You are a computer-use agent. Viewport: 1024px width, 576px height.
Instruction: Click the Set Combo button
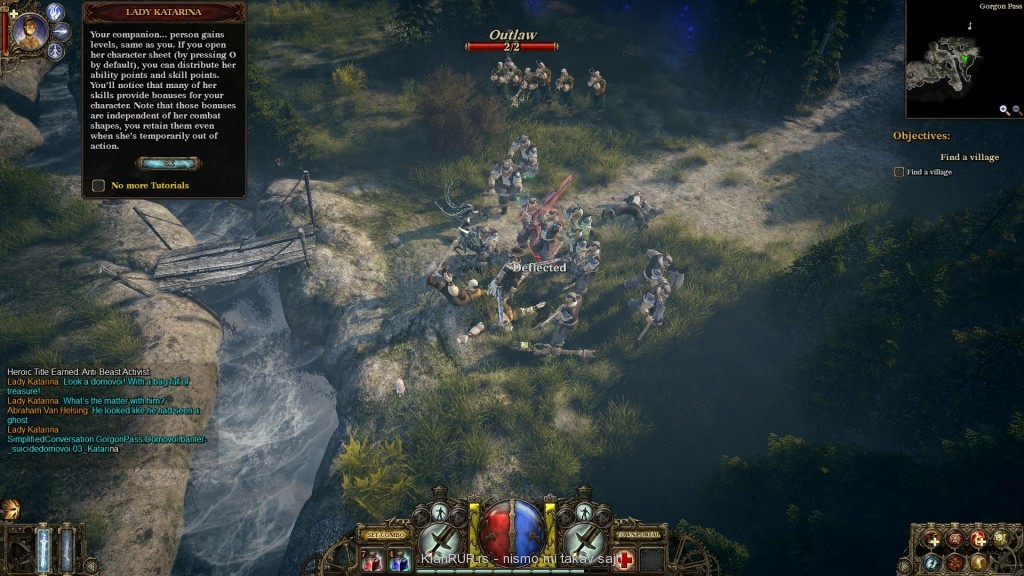click(x=385, y=536)
